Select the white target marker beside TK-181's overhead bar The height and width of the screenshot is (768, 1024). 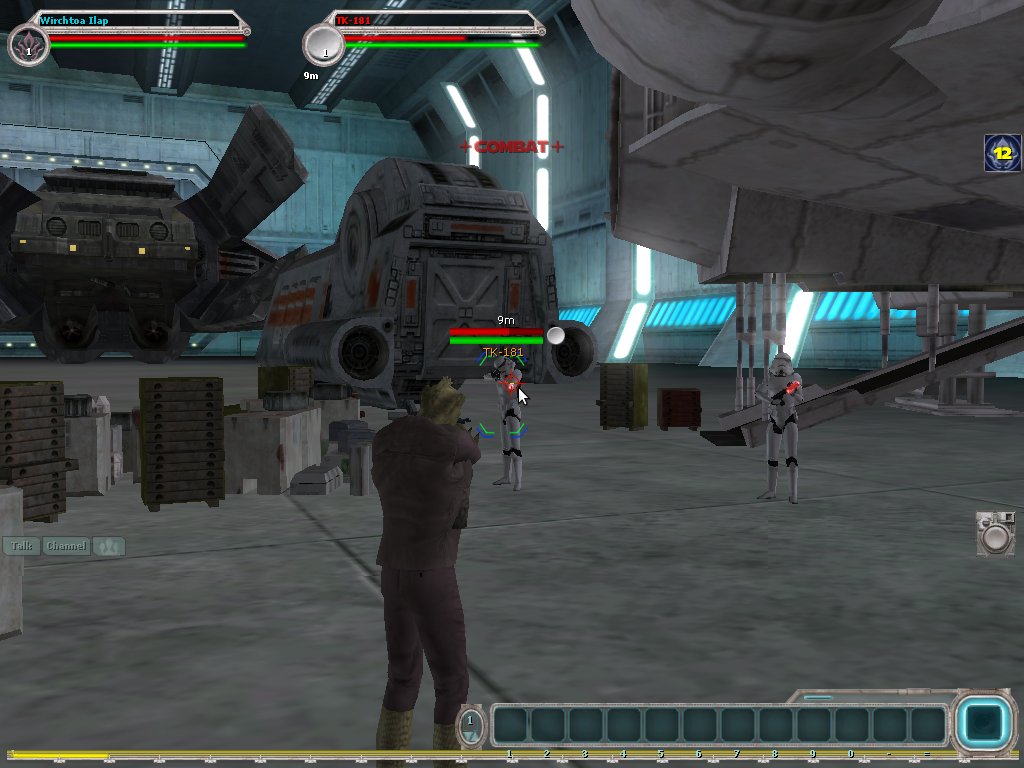point(556,335)
